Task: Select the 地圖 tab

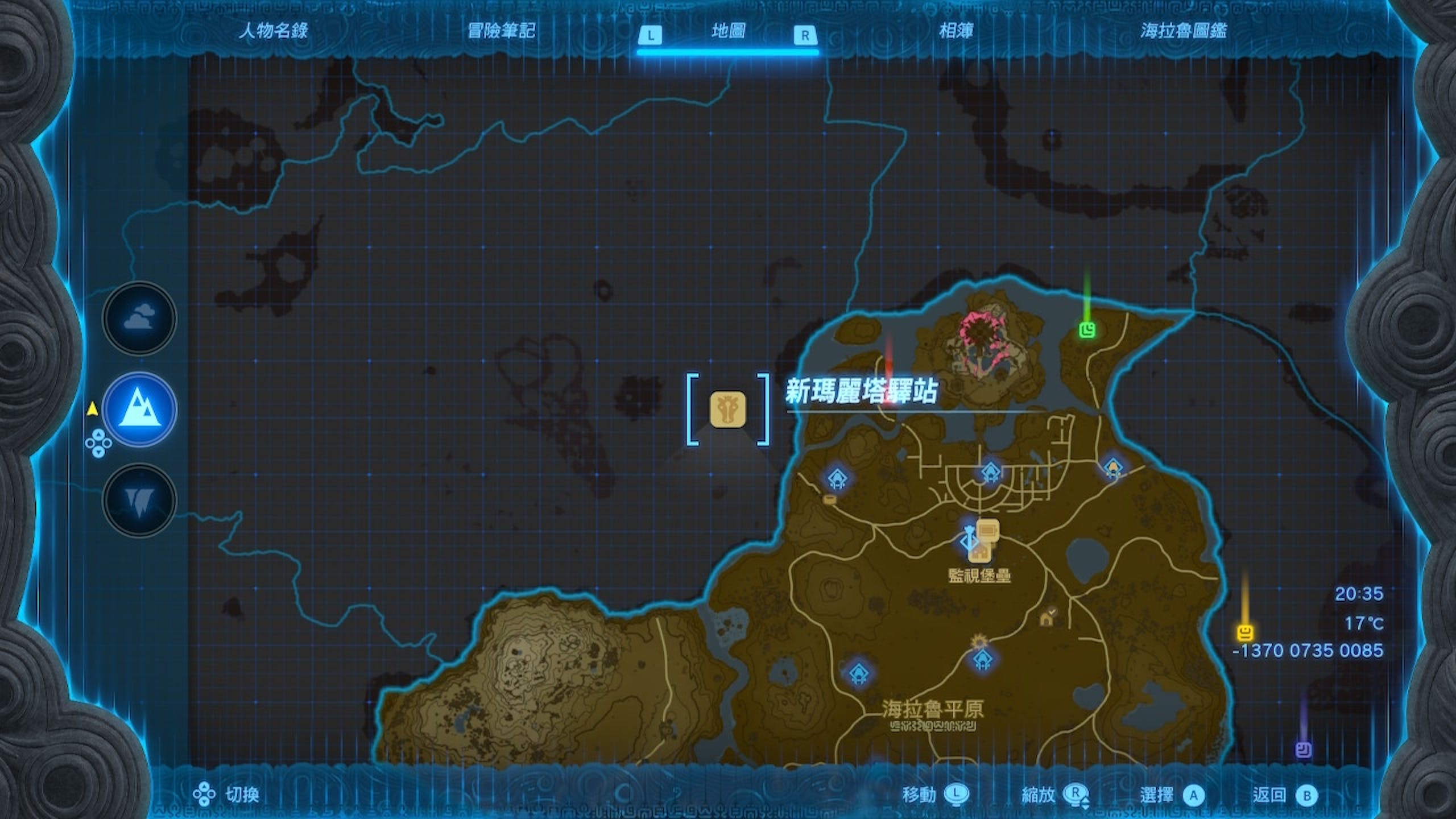Action: coord(728,31)
